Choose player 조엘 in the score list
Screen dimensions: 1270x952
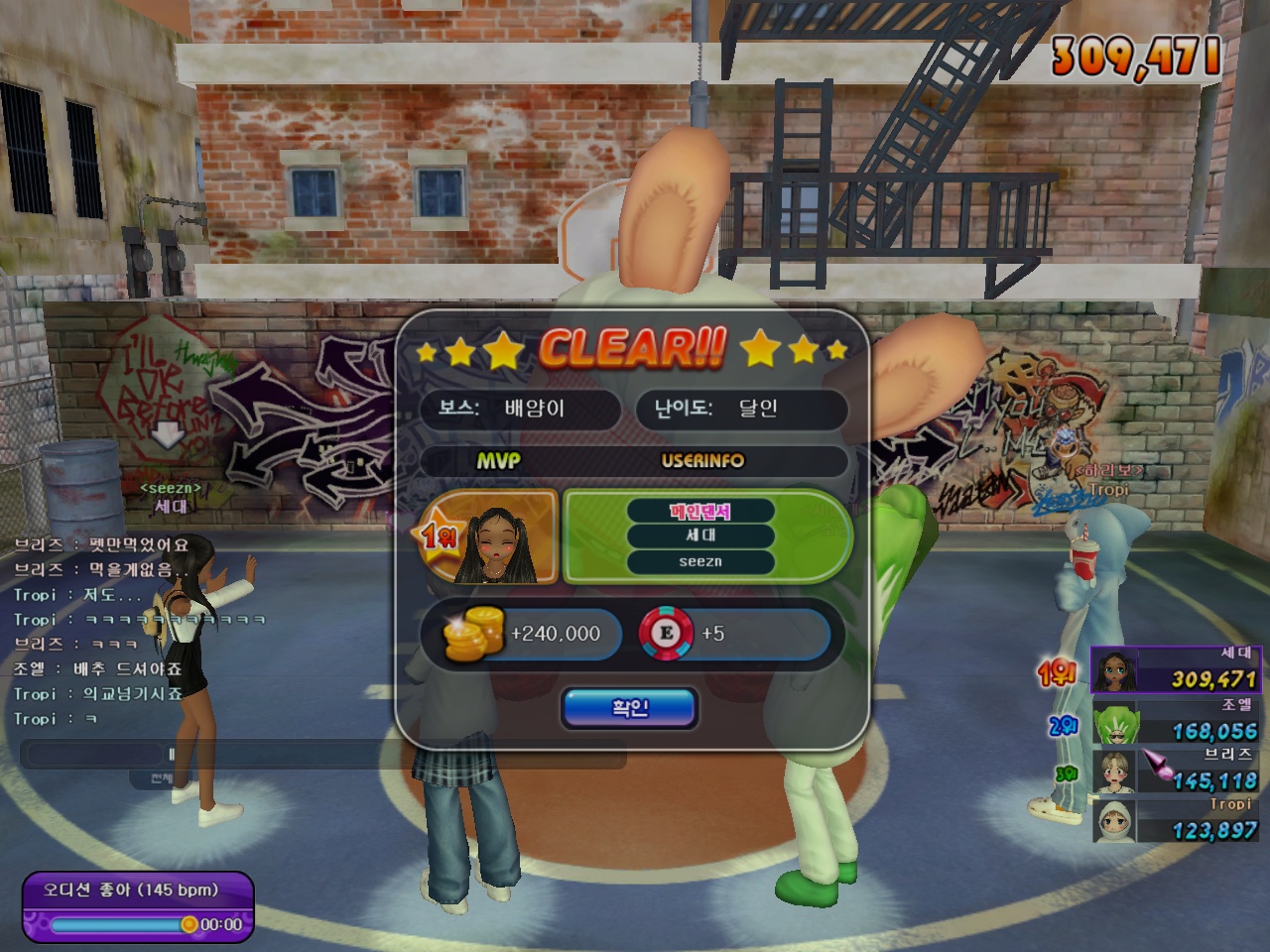pyautogui.click(x=1175, y=721)
